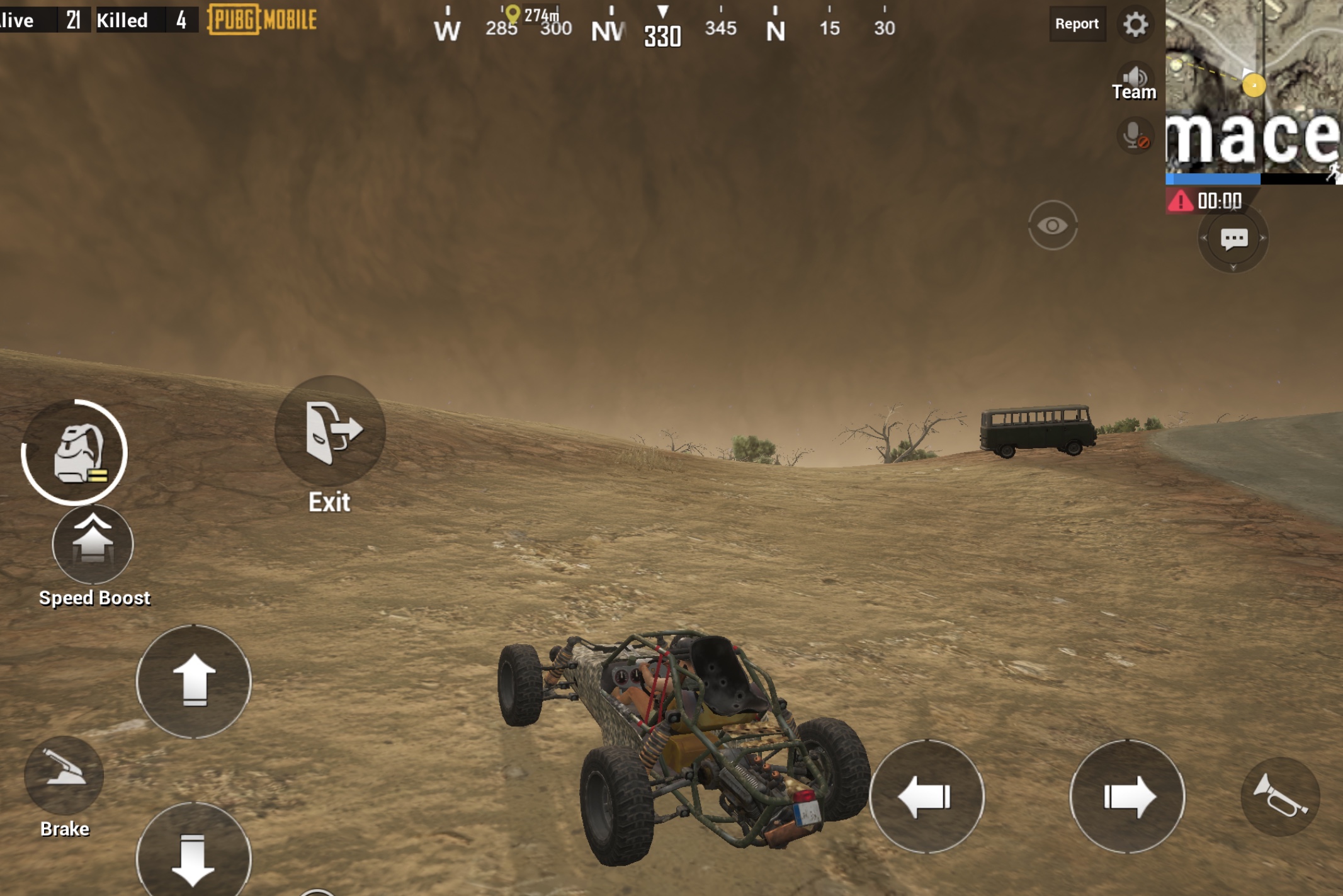Viewport: 1343px width, 896px height.
Task: Apply the handbrake
Action: (64, 774)
